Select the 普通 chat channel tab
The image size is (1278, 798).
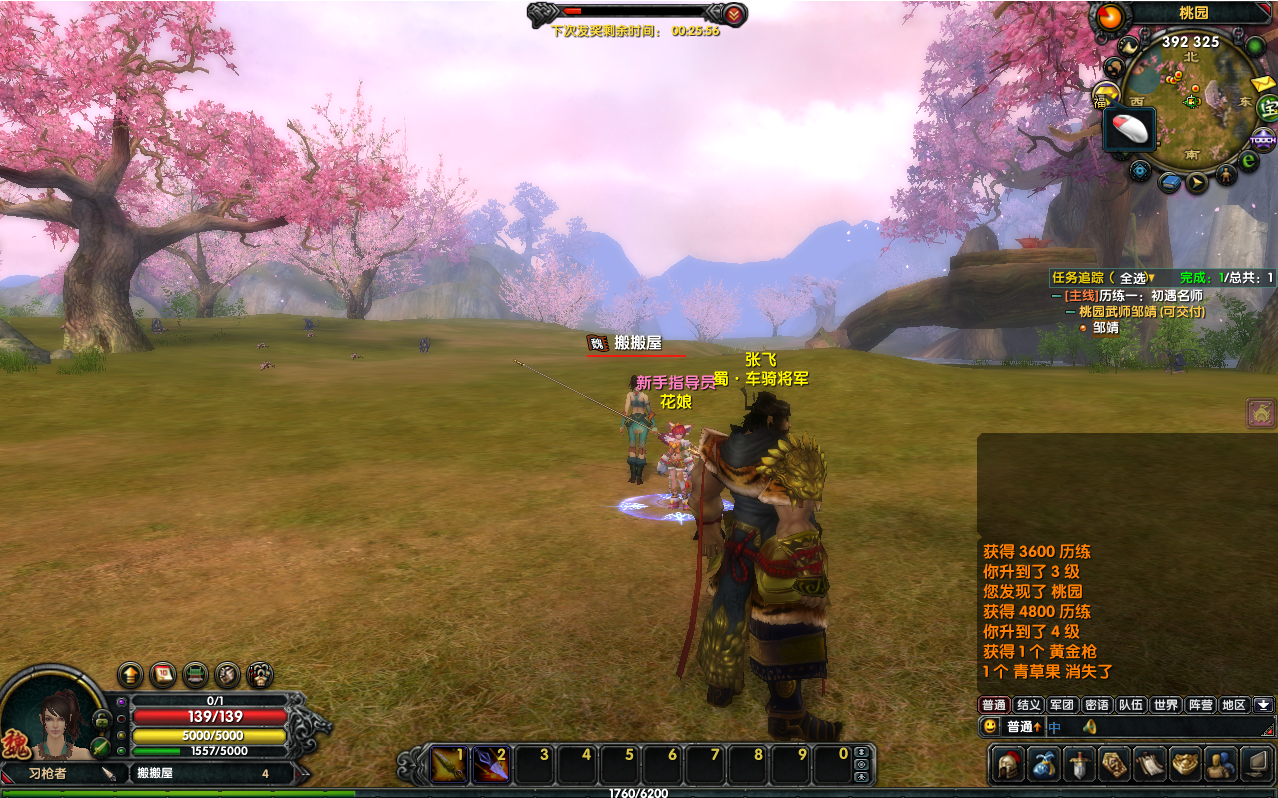click(x=994, y=705)
